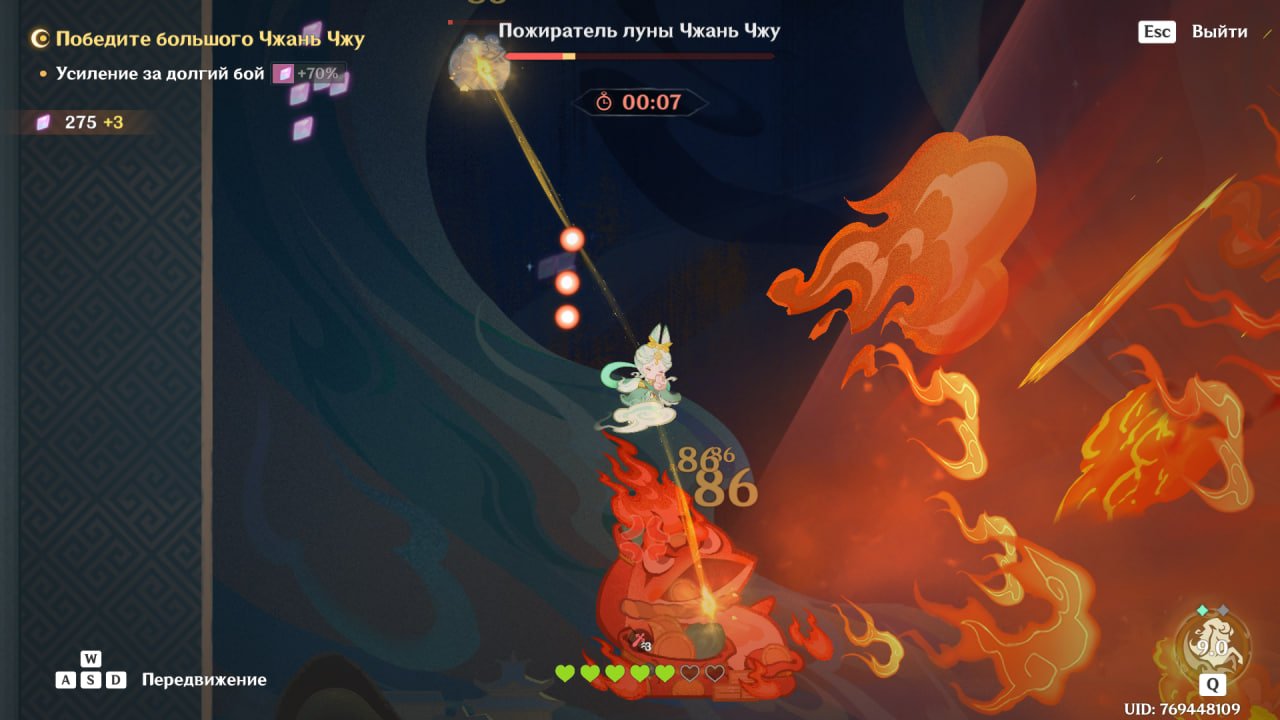Select the Победите большого Чжань Чжу objective
Screen dimensions: 1280x720
[x=209, y=40]
